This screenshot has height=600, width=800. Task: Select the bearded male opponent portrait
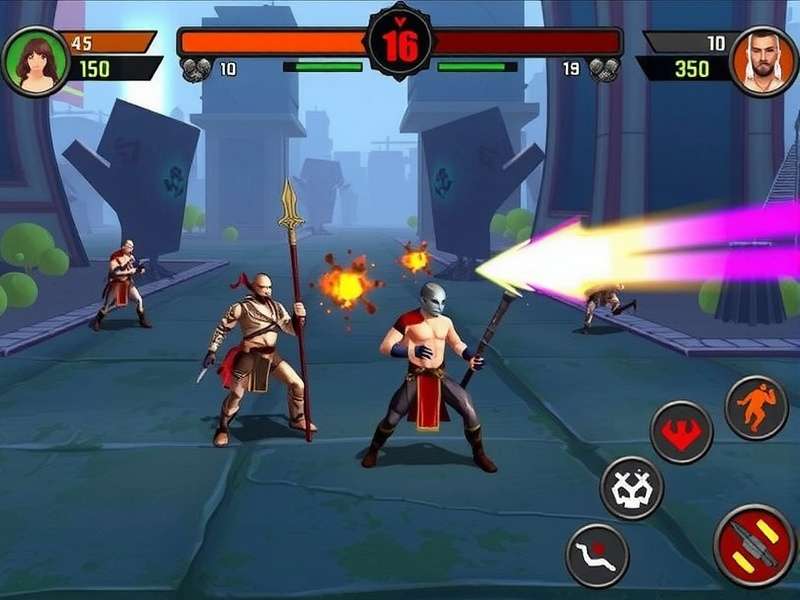coord(763,61)
